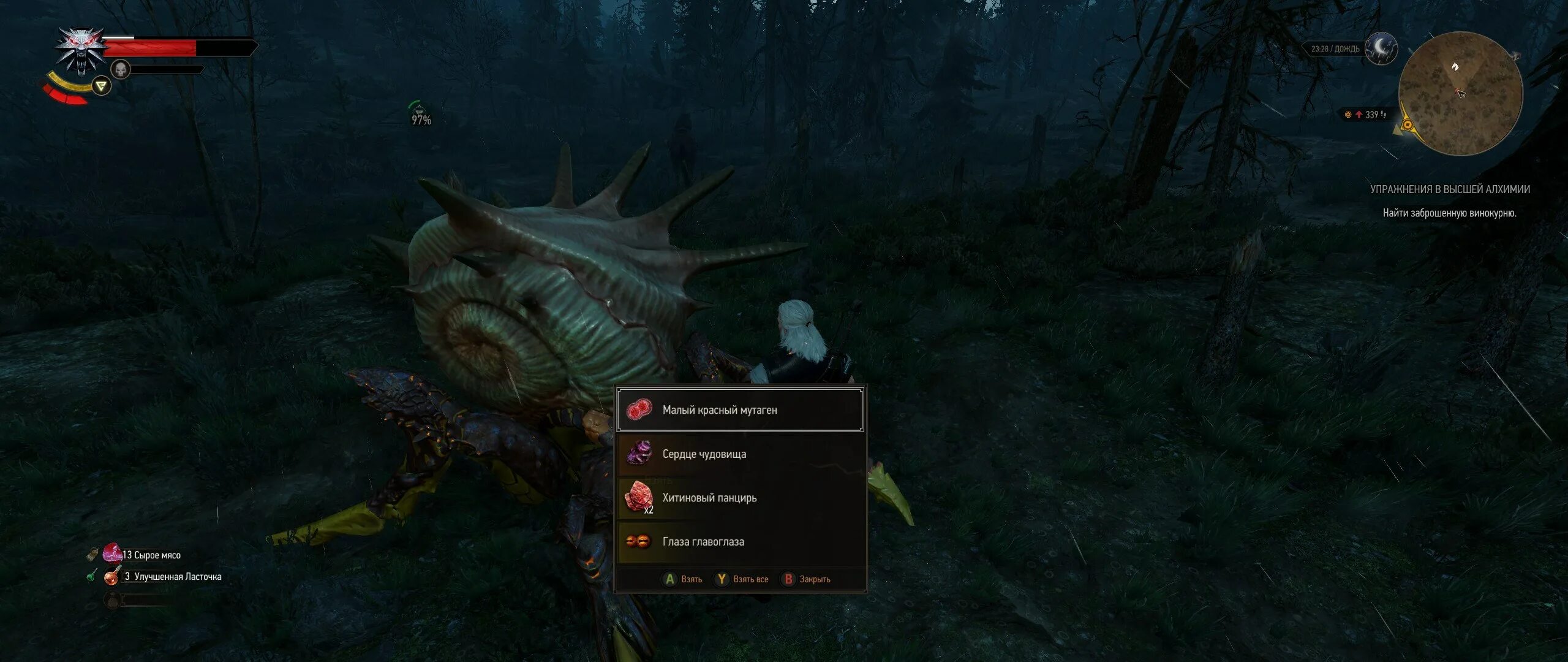Click the Взять button in loot window

click(x=684, y=579)
